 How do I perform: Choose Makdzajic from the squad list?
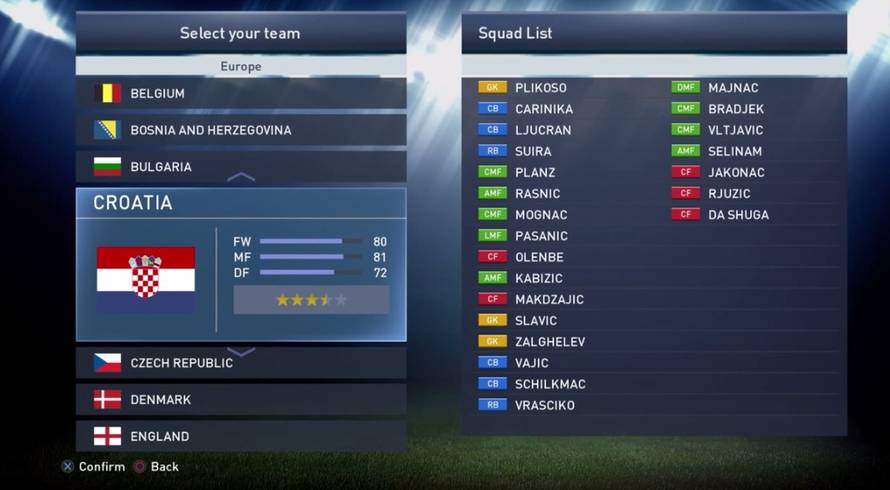pyautogui.click(x=549, y=299)
